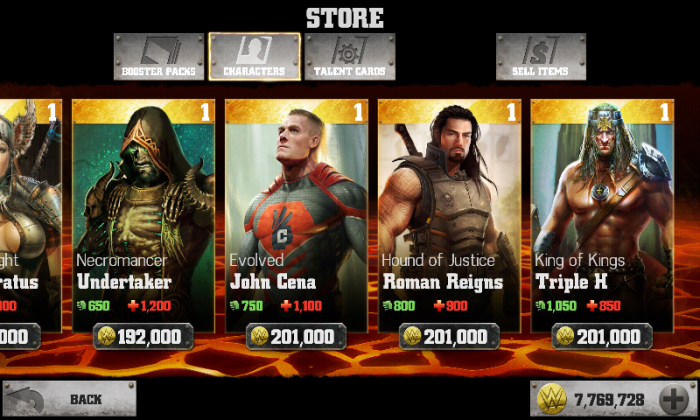Open the Talent Cards tab
Image resolution: width=700 pixels, height=420 pixels.
(350, 57)
